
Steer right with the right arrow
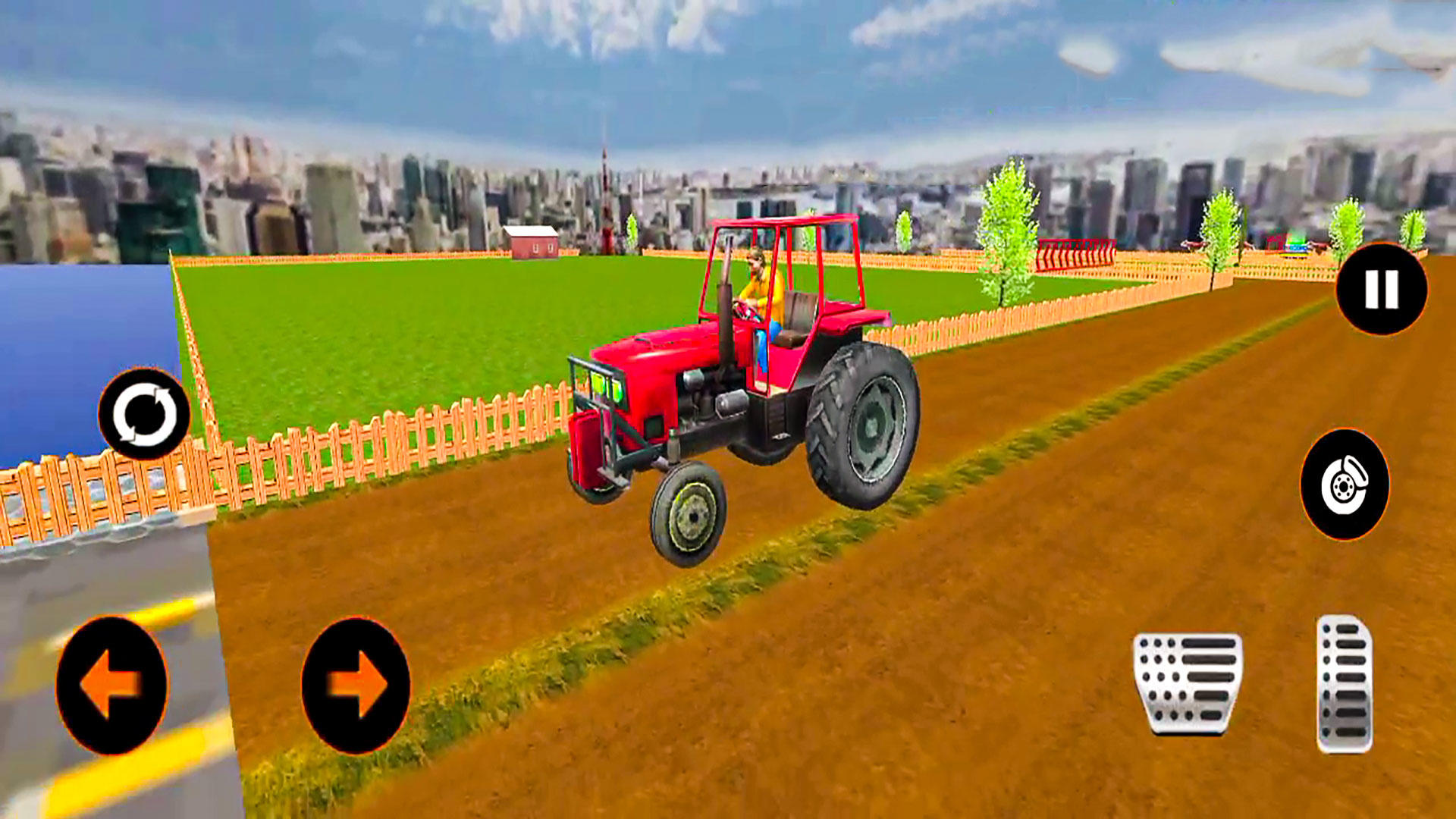[x=356, y=683]
